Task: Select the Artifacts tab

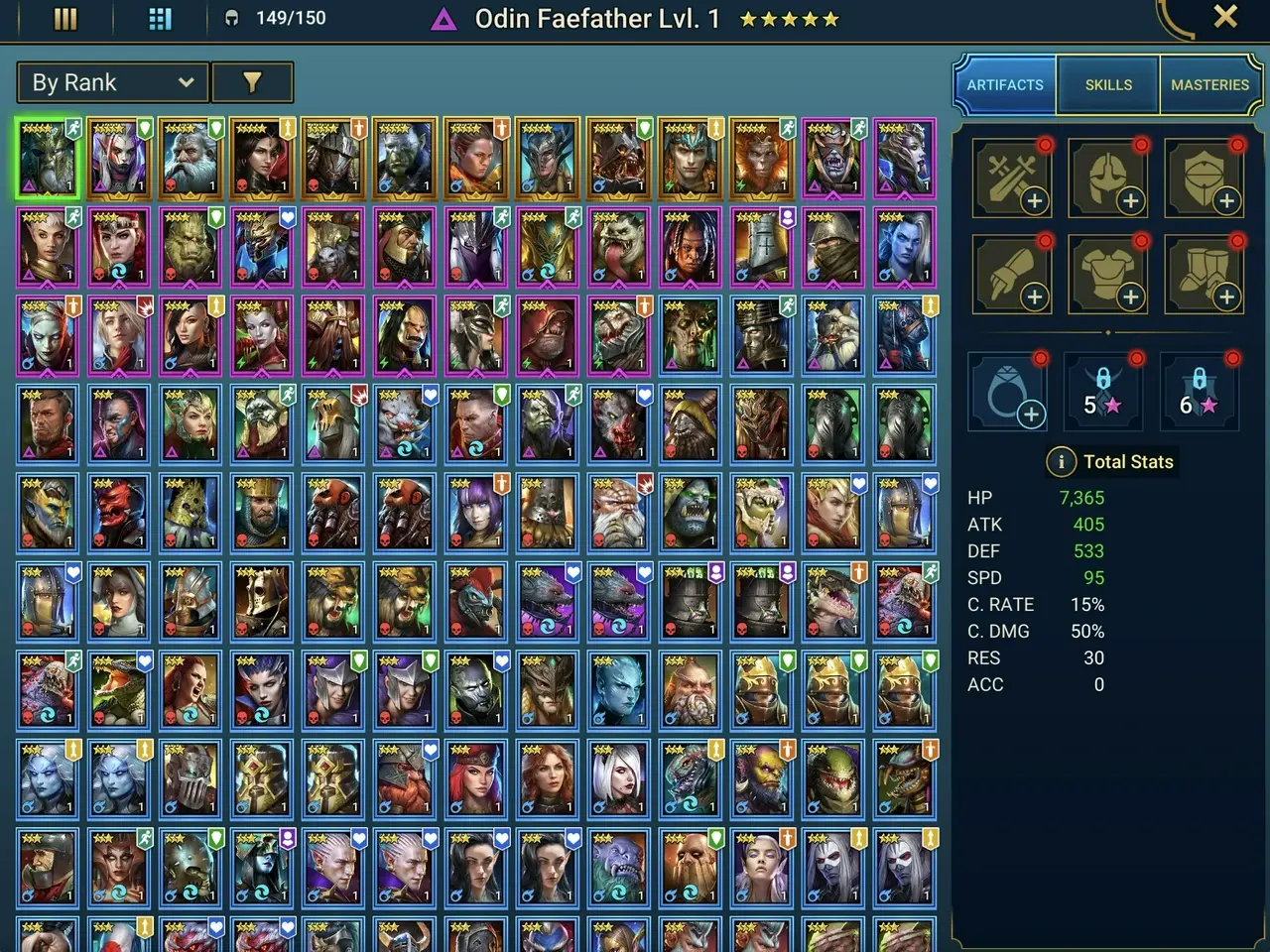Action: 1005,84
